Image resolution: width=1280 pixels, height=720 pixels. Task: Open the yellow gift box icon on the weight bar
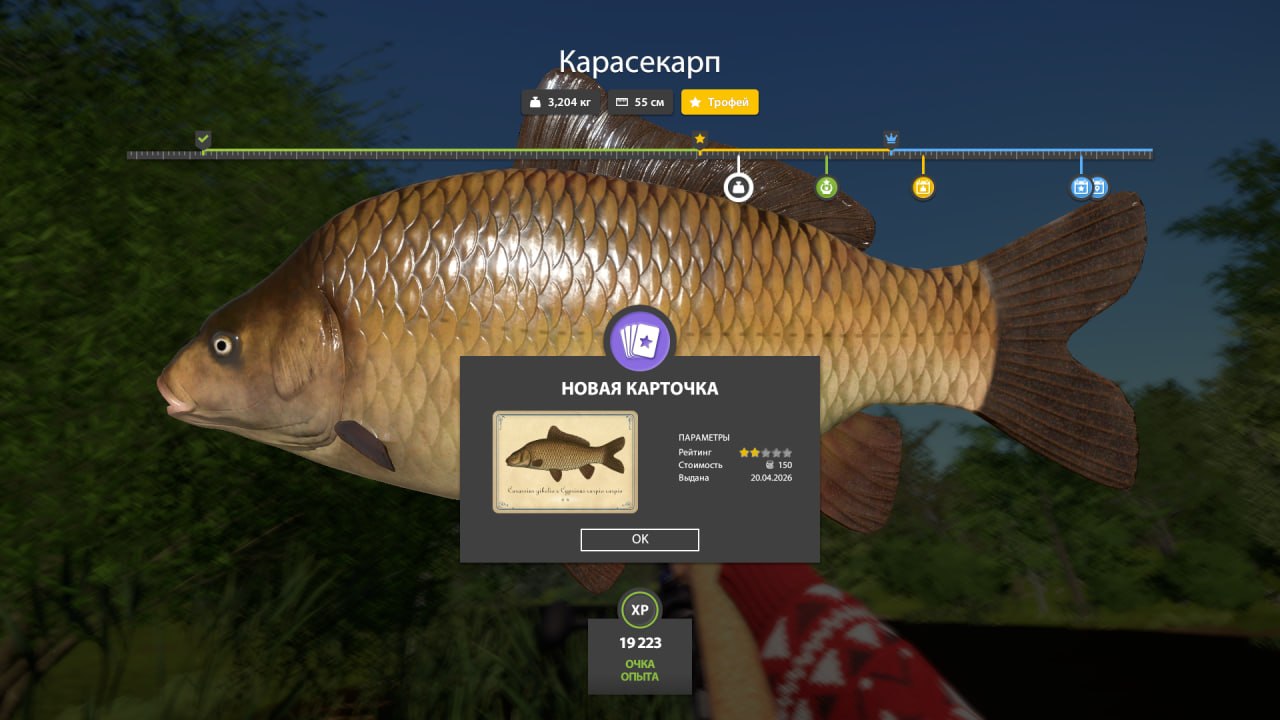(921, 186)
